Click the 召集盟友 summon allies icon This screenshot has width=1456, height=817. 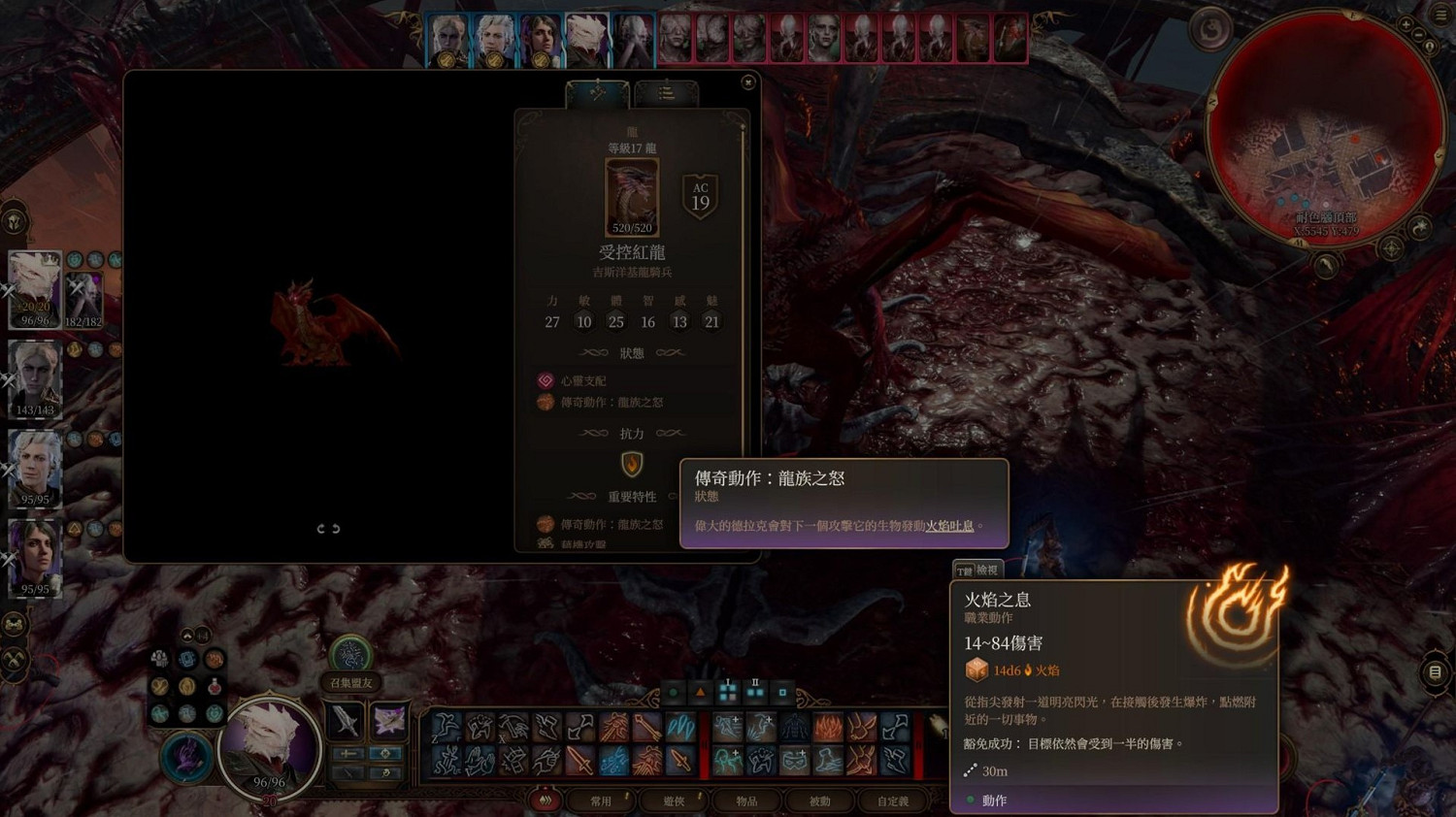coord(351,654)
